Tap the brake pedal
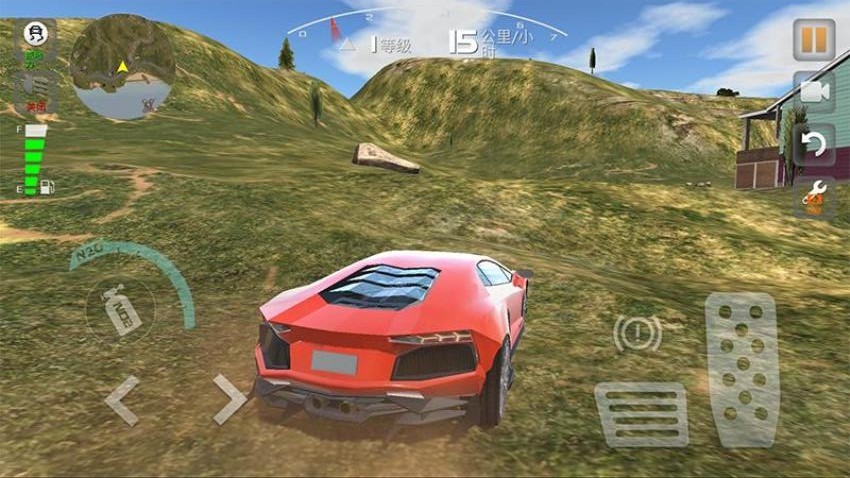Screen dimensions: 850x478 pyautogui.click(x=641, y=414)
